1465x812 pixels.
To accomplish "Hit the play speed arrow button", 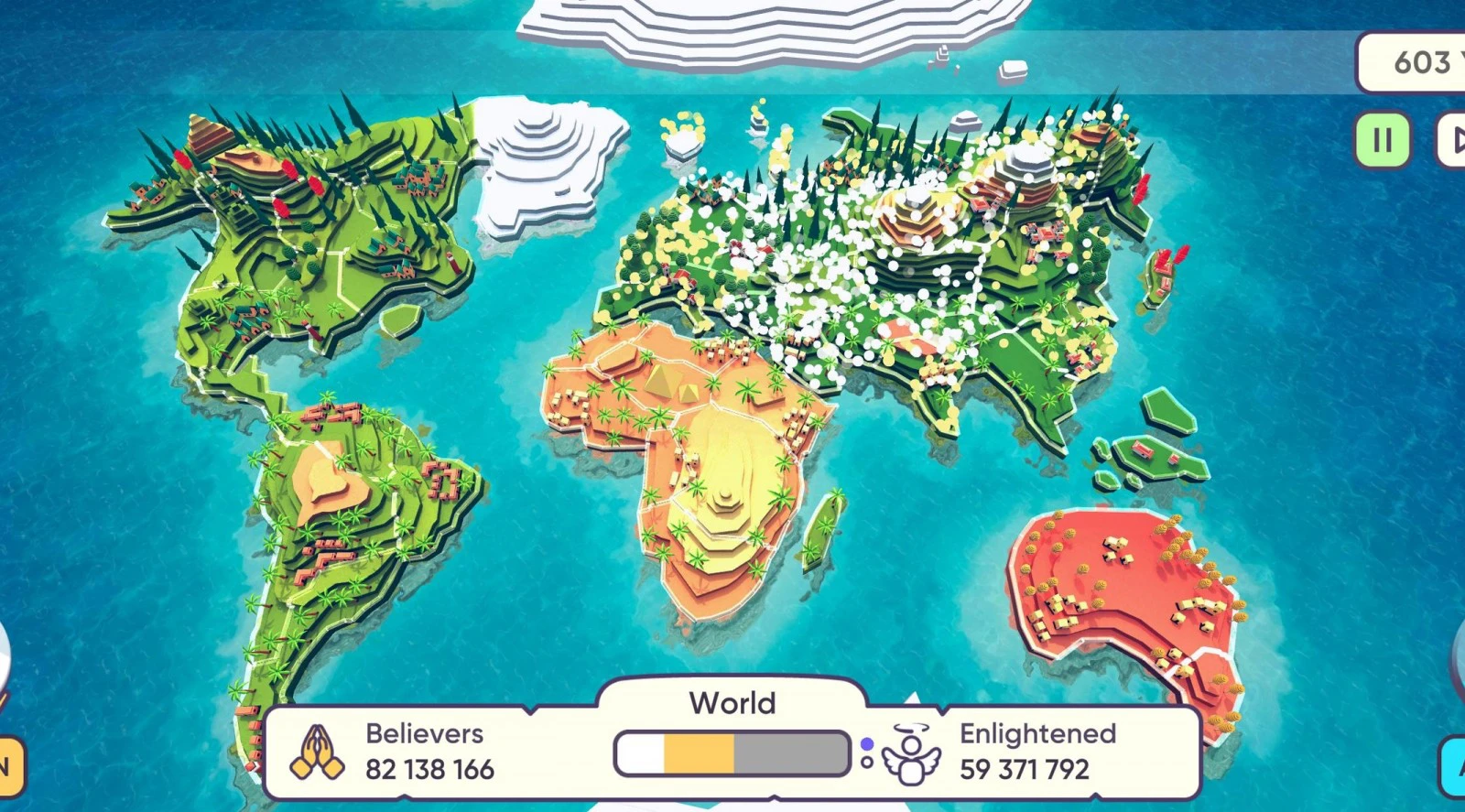I will (x=1454, y=140).
